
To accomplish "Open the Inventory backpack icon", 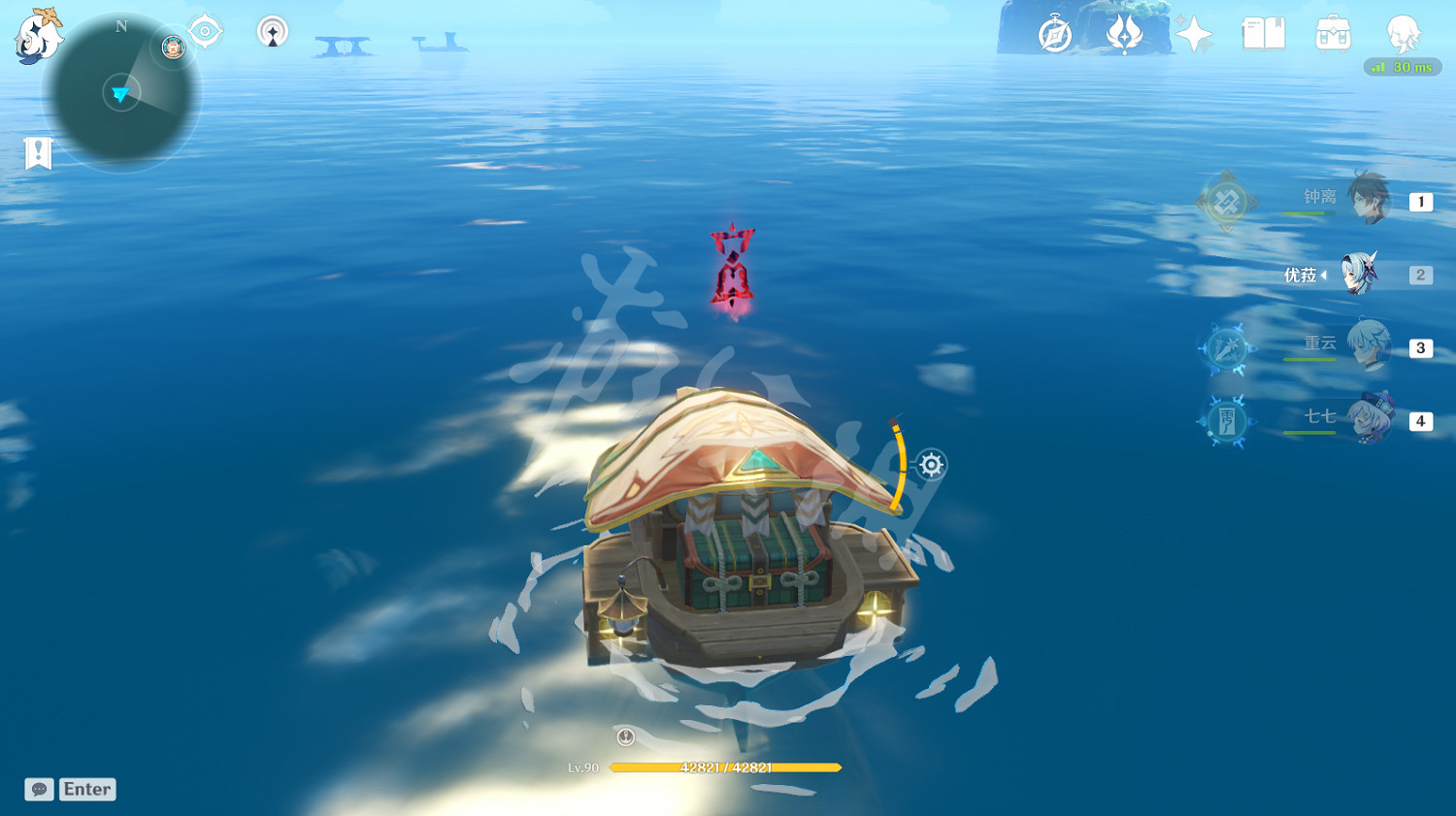I will (1333, 32).
